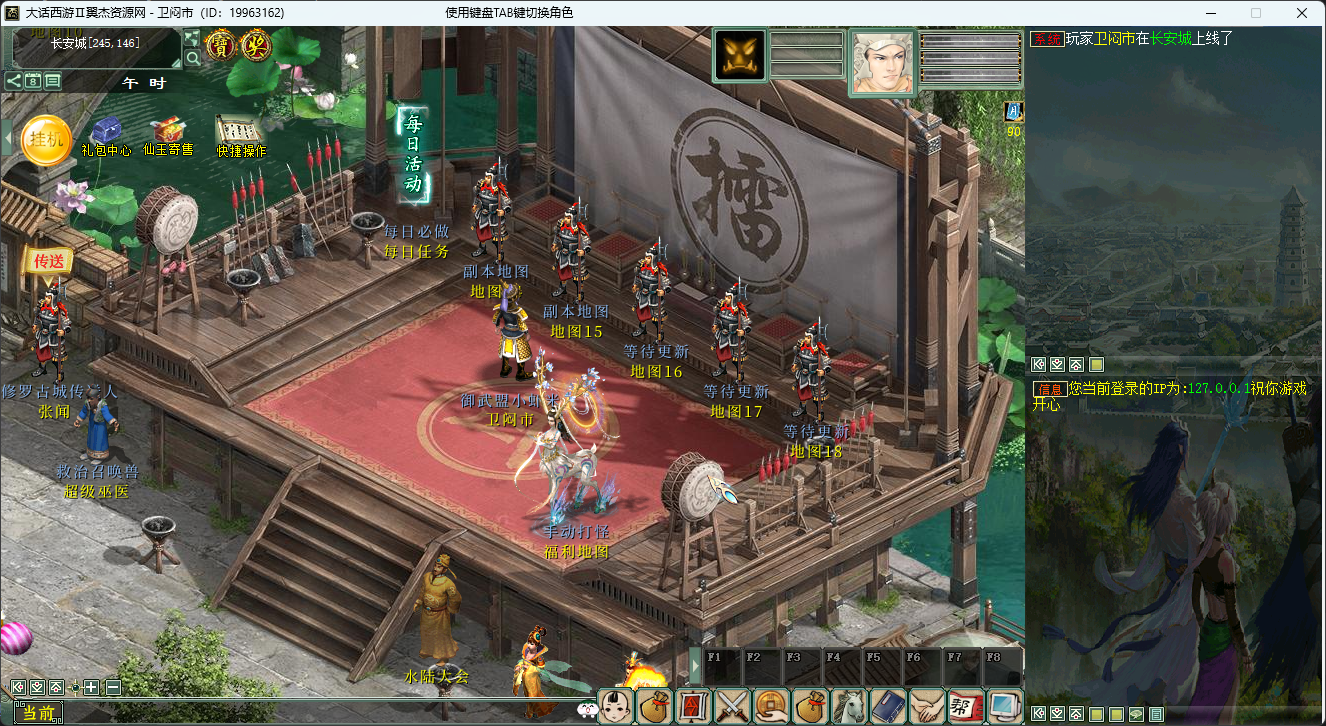Open the white horse mount icon
The height and width of the screenshot is (726, 1326).
(848, 706)
